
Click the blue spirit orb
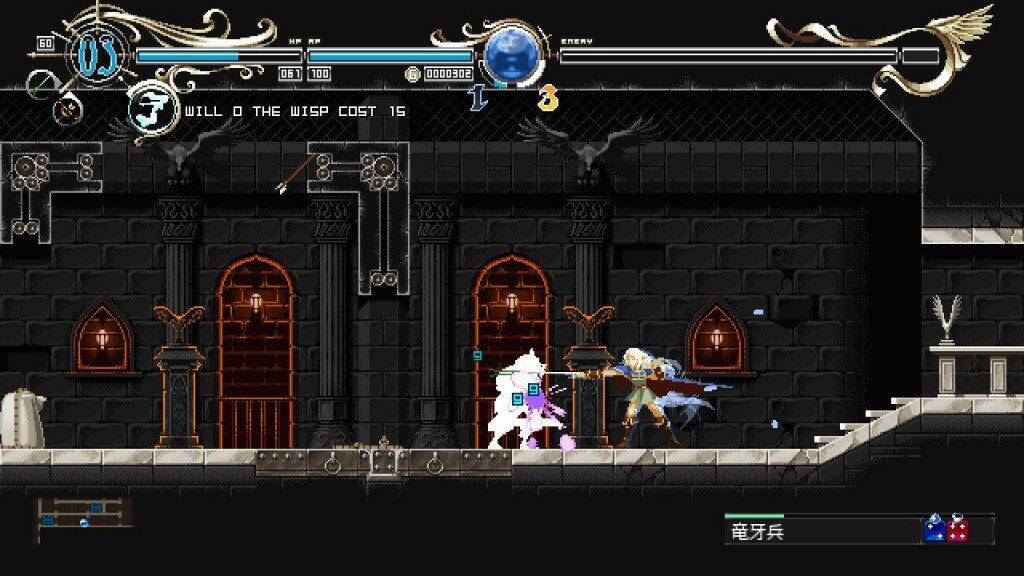pos(512,56)
